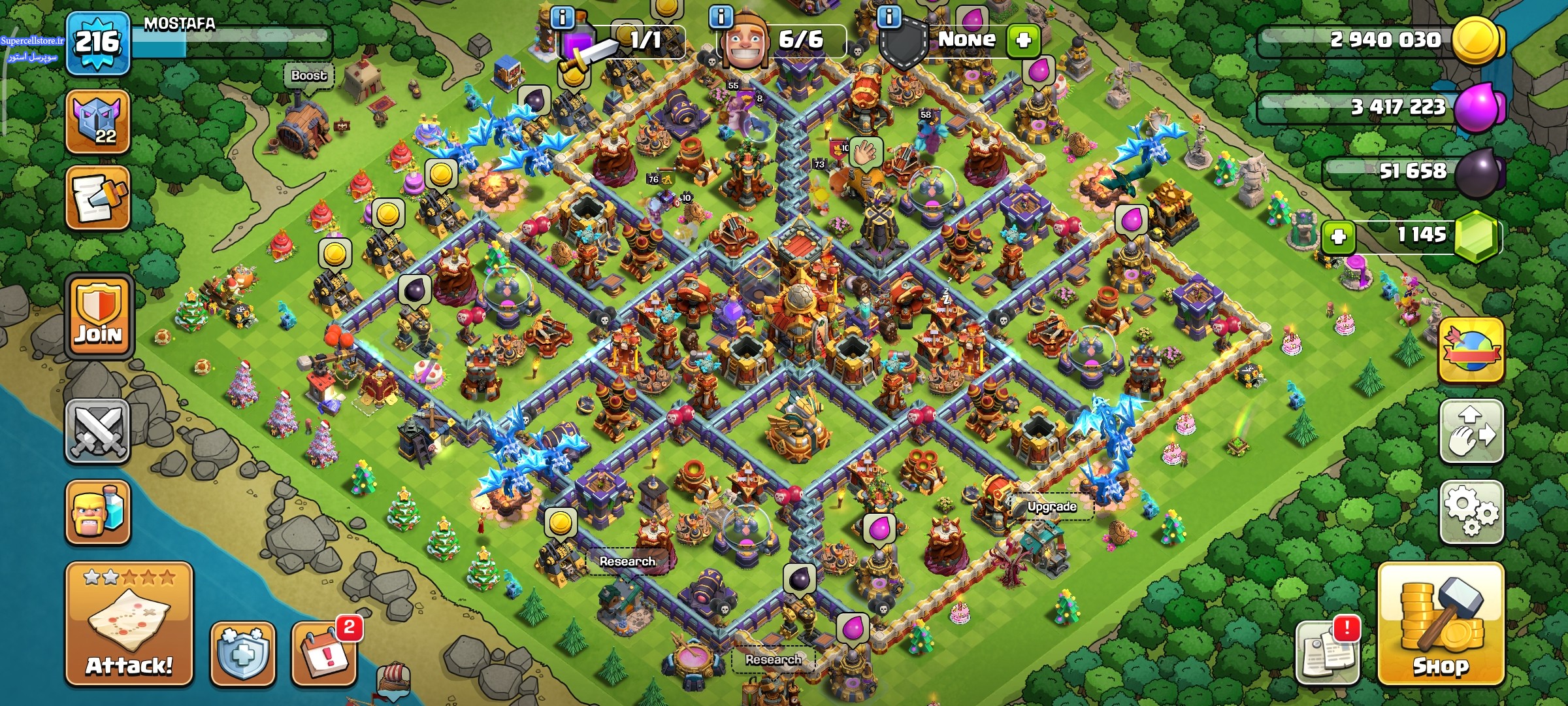Open the settings gears button
This screenshot has width=1568, height=706.
(1471, 512)
